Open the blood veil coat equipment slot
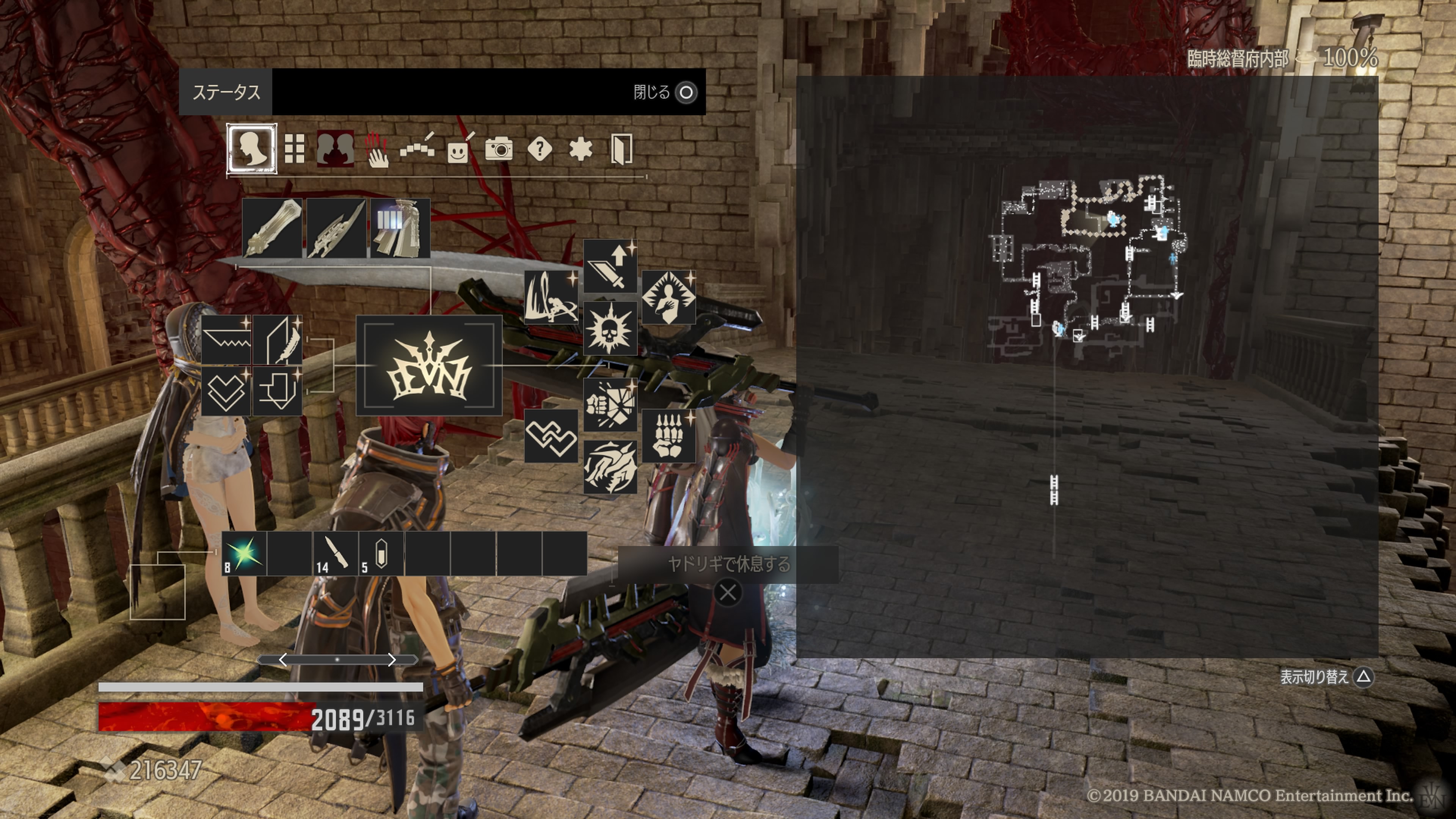Screen dimensions: 1456x819 (400, 228)
